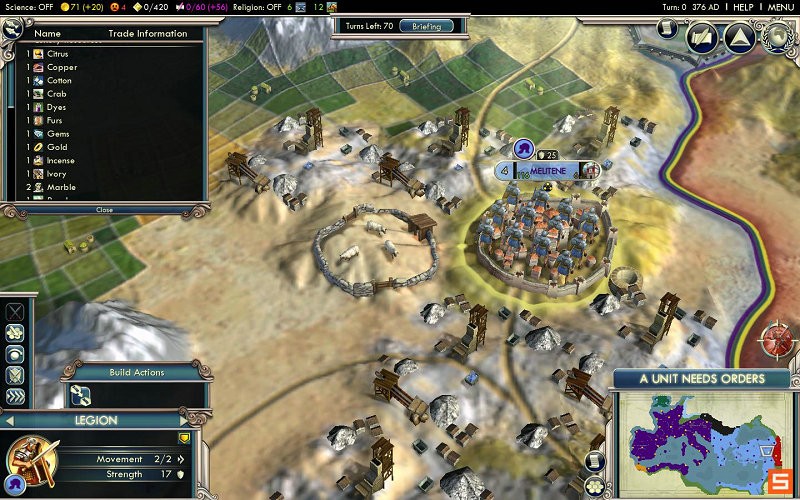Close the trade information panel
800x500 pixels.
point(104,210)
